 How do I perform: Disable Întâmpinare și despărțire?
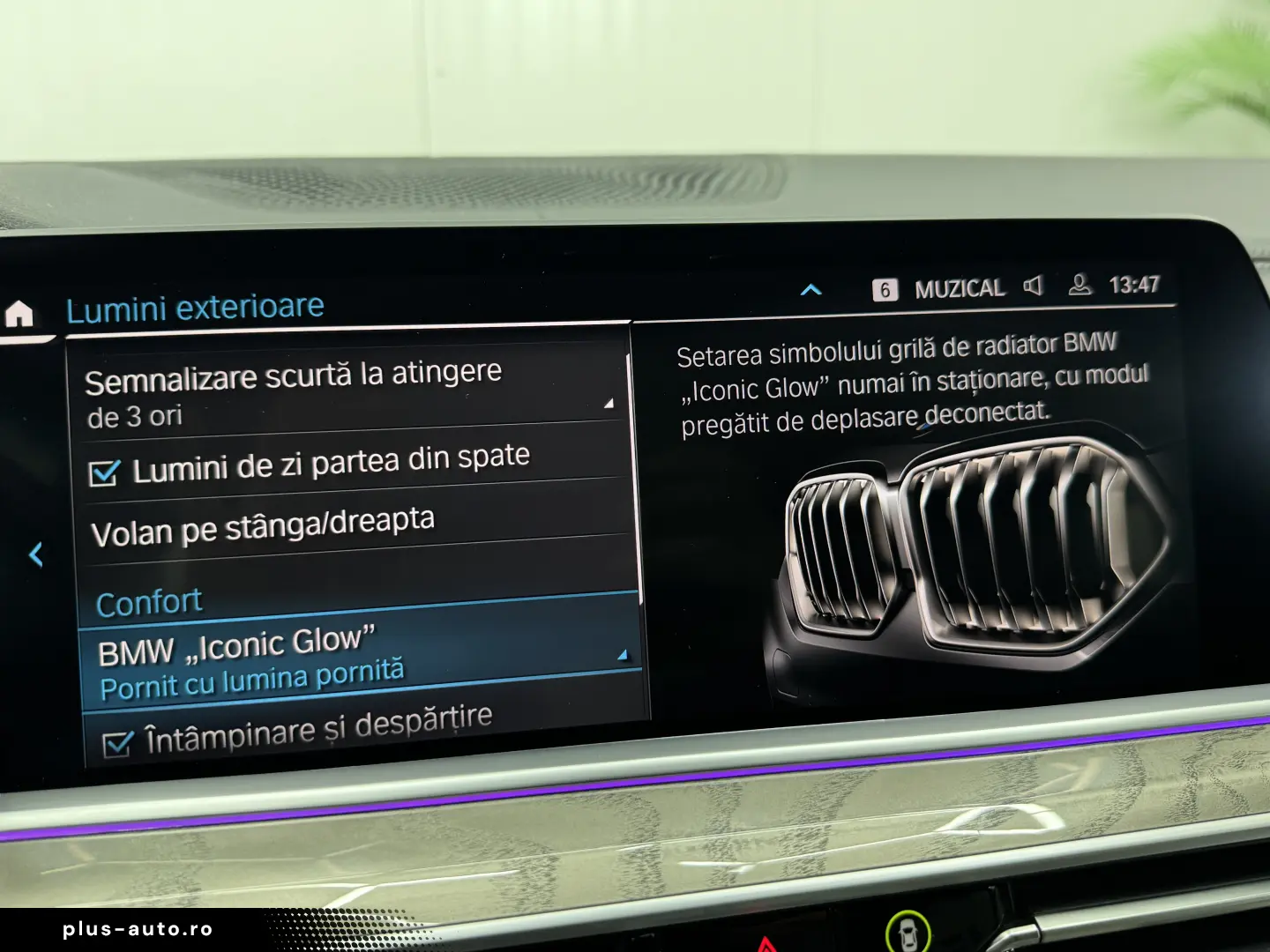(116, 745)
